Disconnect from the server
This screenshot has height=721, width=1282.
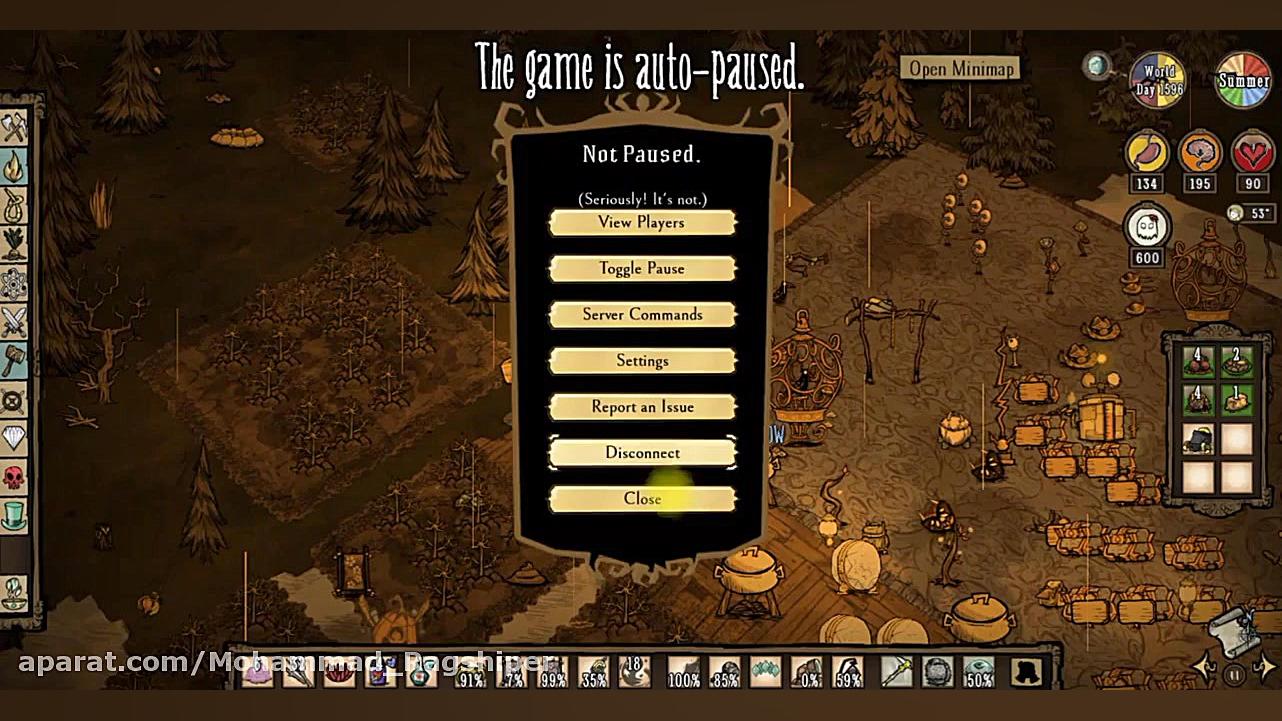pyautogui.click(x=642, y=453)
